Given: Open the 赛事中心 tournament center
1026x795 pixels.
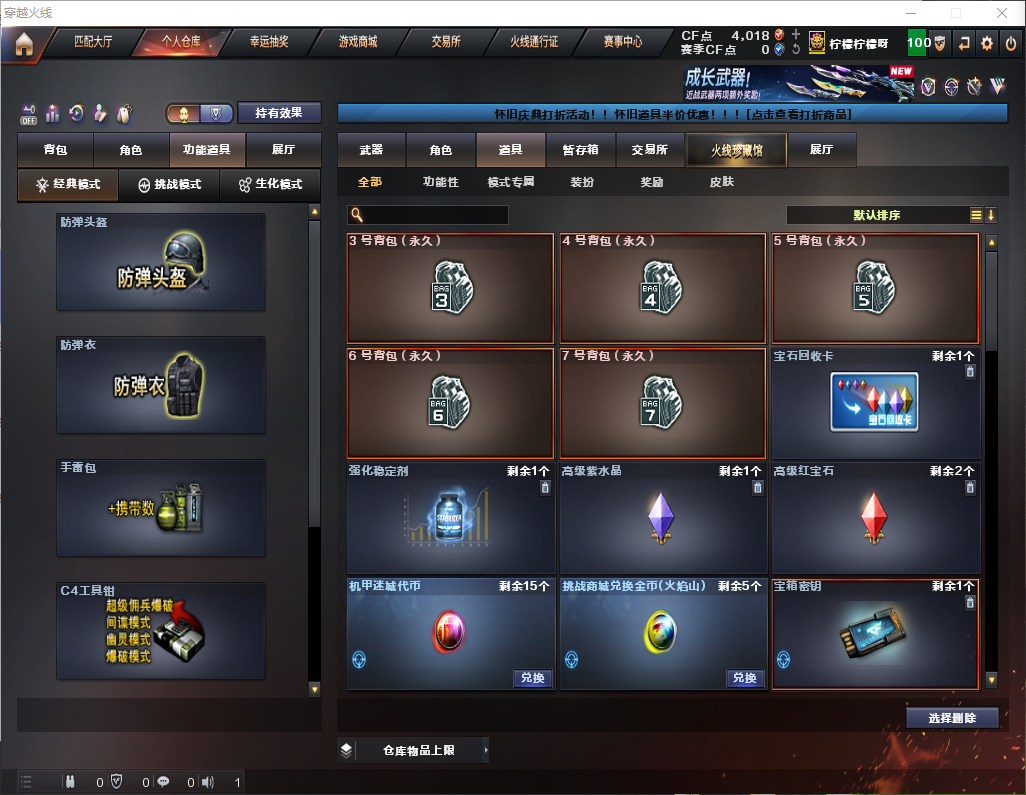Looking at the screenshot, I should pyautogui.click(x=622, y=42).
